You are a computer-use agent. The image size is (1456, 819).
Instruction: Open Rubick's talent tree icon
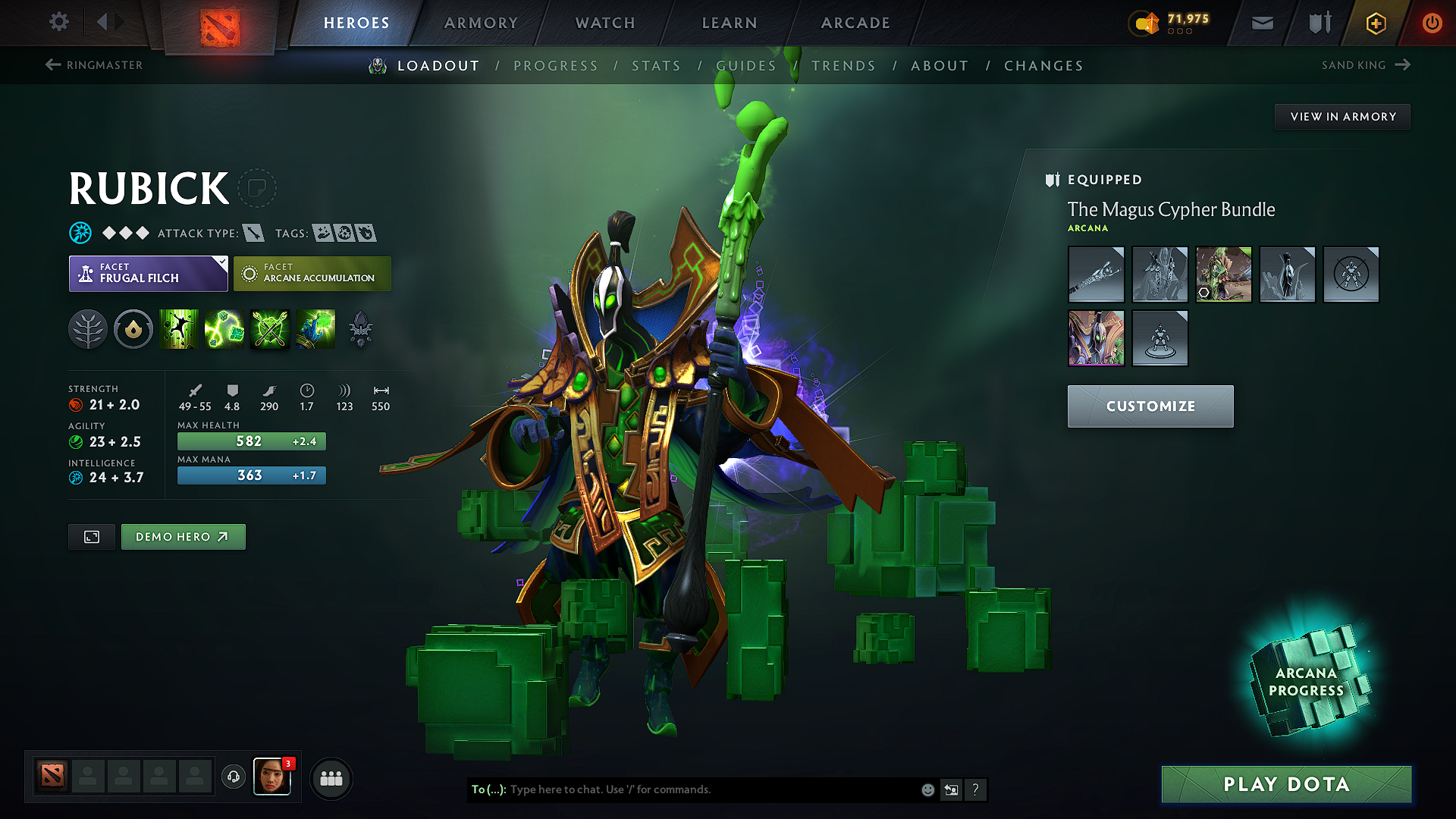[89, 329]
